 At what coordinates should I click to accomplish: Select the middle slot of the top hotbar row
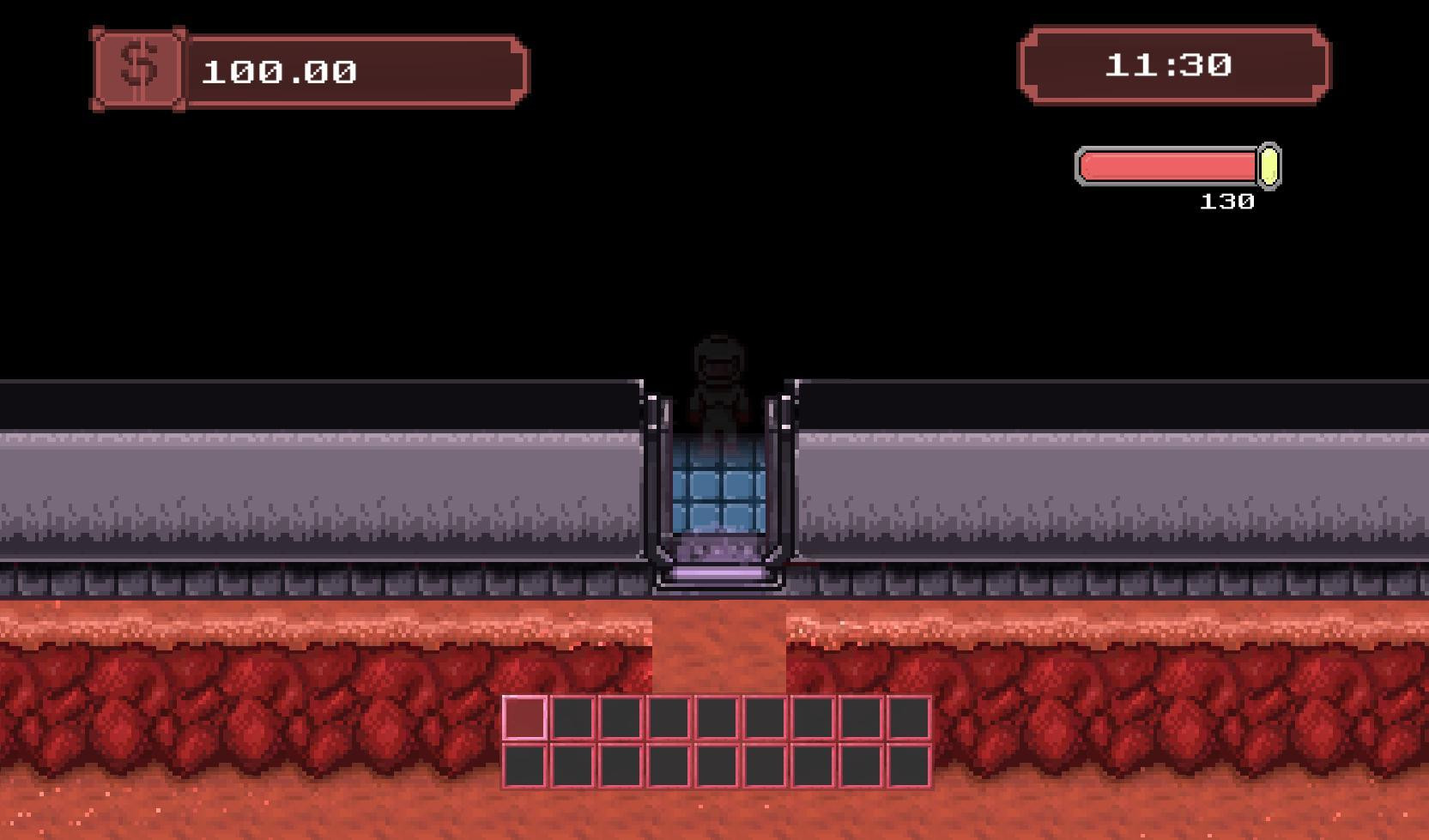tap(717, 716)
